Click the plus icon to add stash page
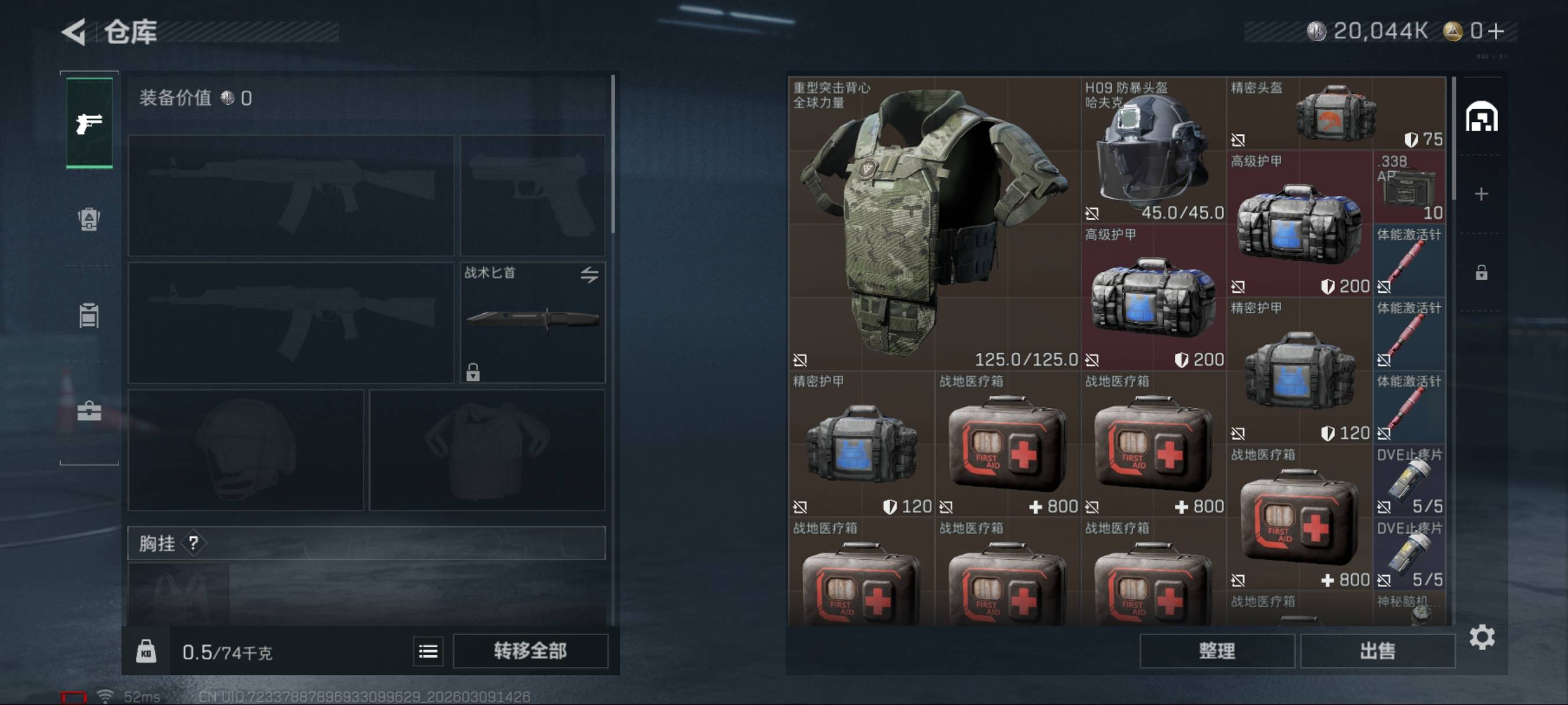This screenshot has width=1568, height=705. click(1481, 194)
